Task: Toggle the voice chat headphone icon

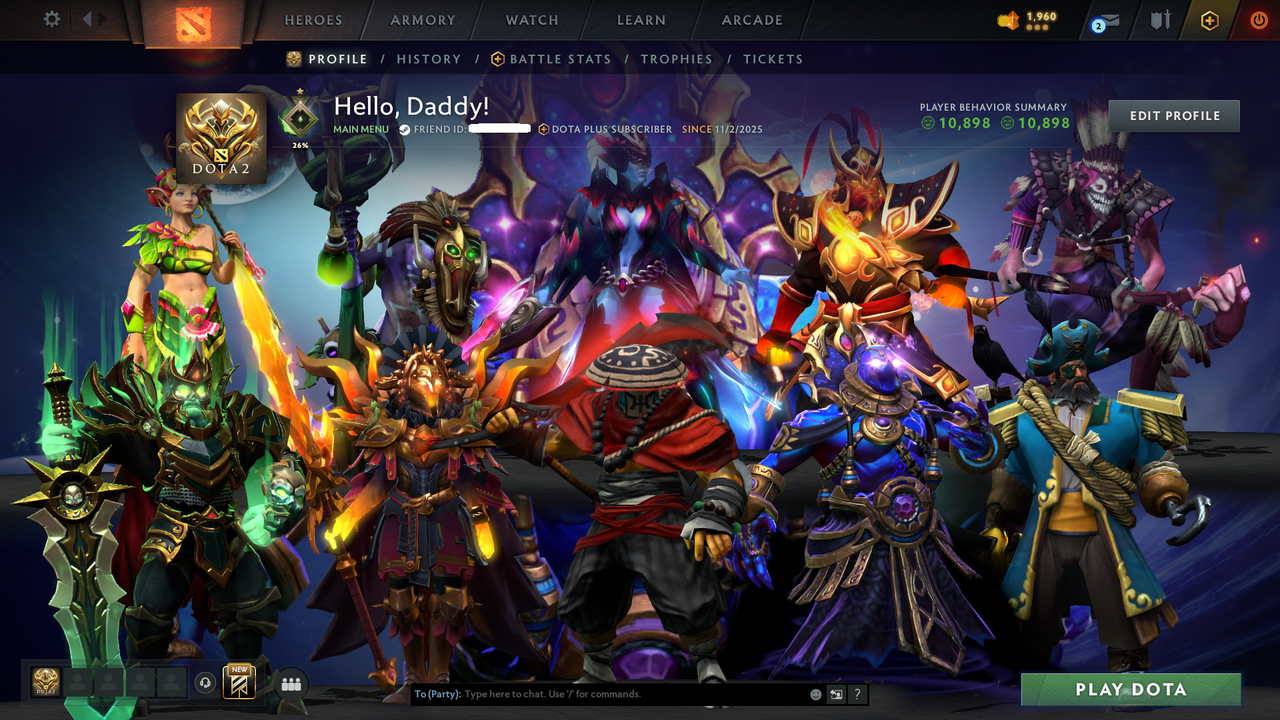Action: pyautogui.click(x=207, y=681)
